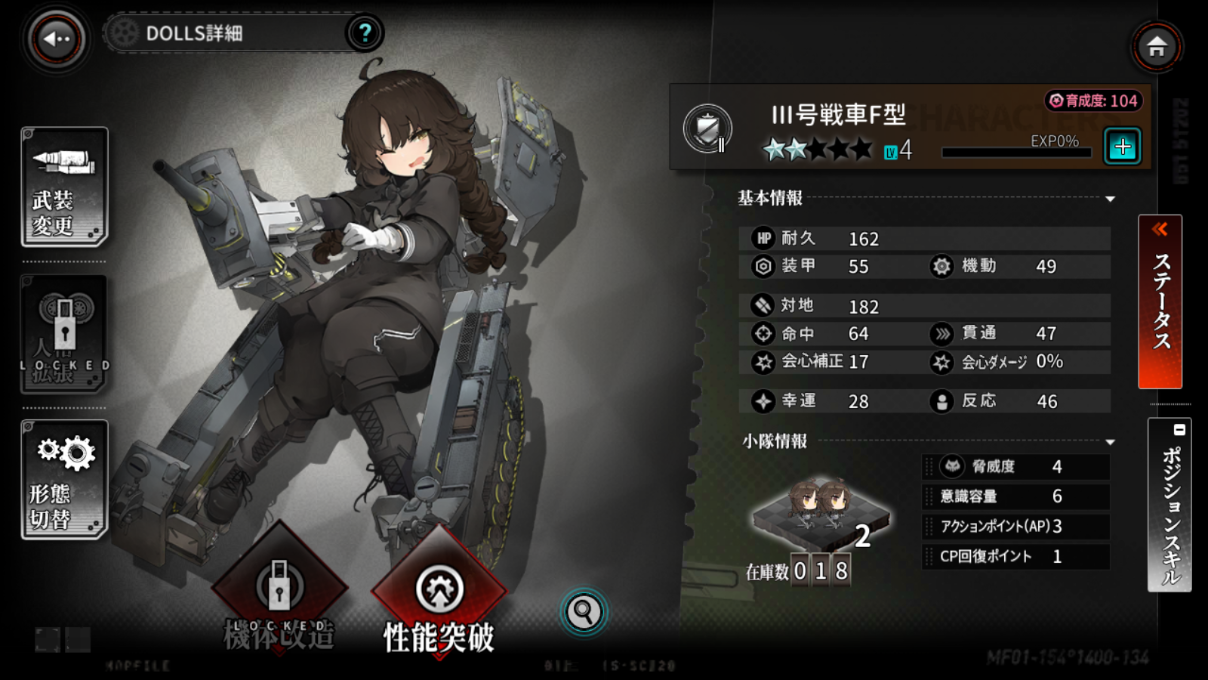Tap the locked 機体改造 button

[279, 593]
